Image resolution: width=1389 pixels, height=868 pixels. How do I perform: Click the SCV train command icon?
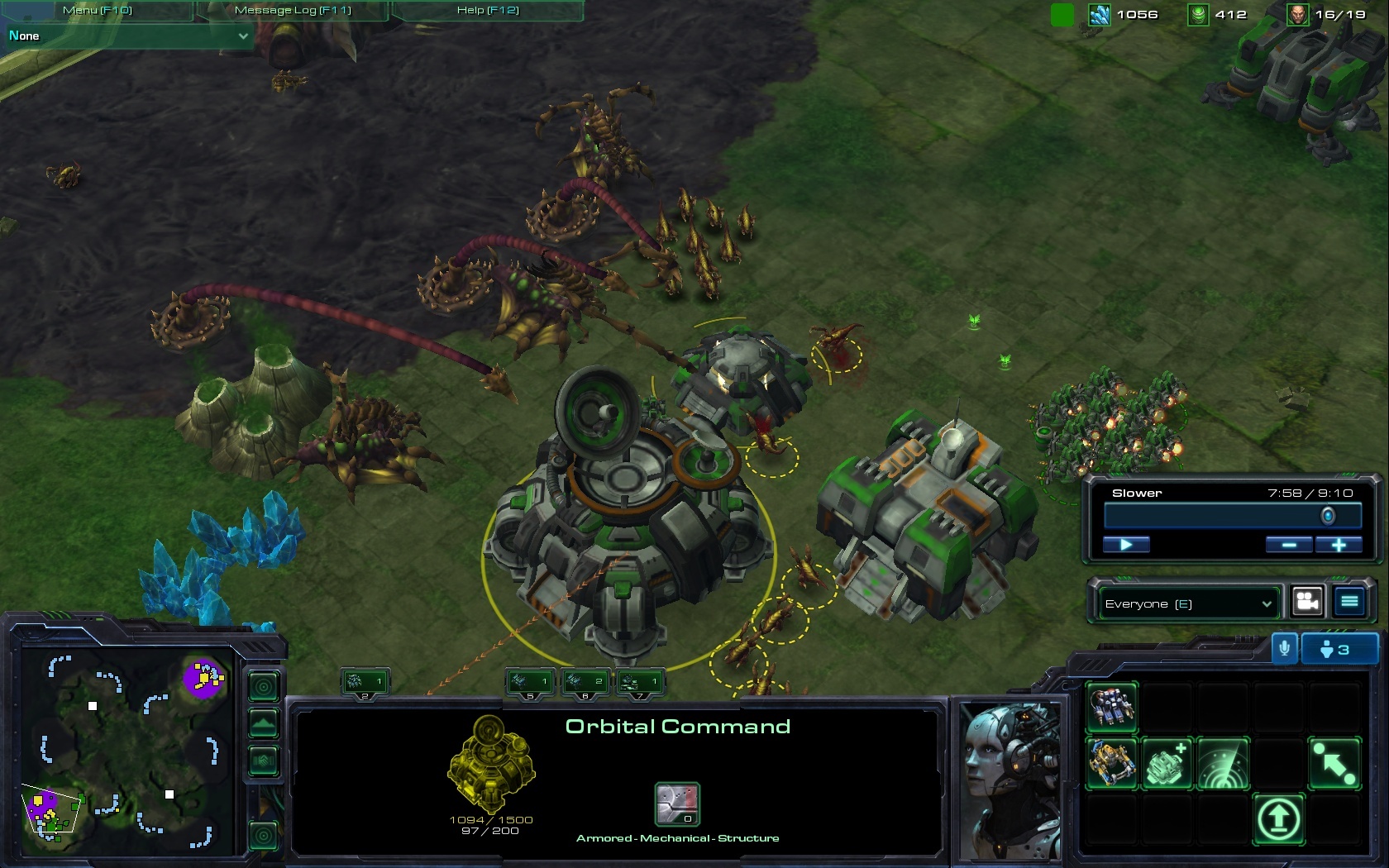pyautogui.click(x=1112, y=707)
